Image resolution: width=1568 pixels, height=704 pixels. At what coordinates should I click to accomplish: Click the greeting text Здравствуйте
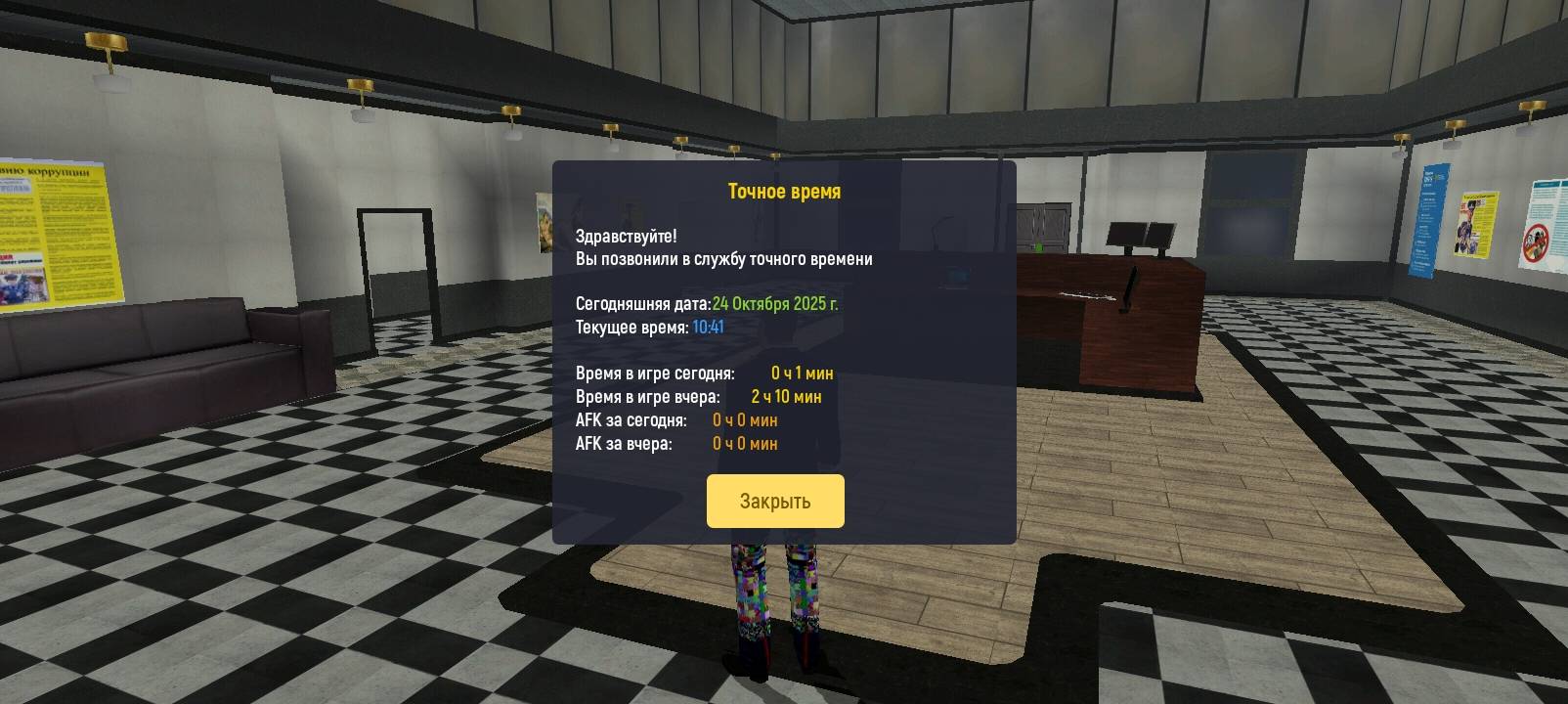(x=626, y=235)
